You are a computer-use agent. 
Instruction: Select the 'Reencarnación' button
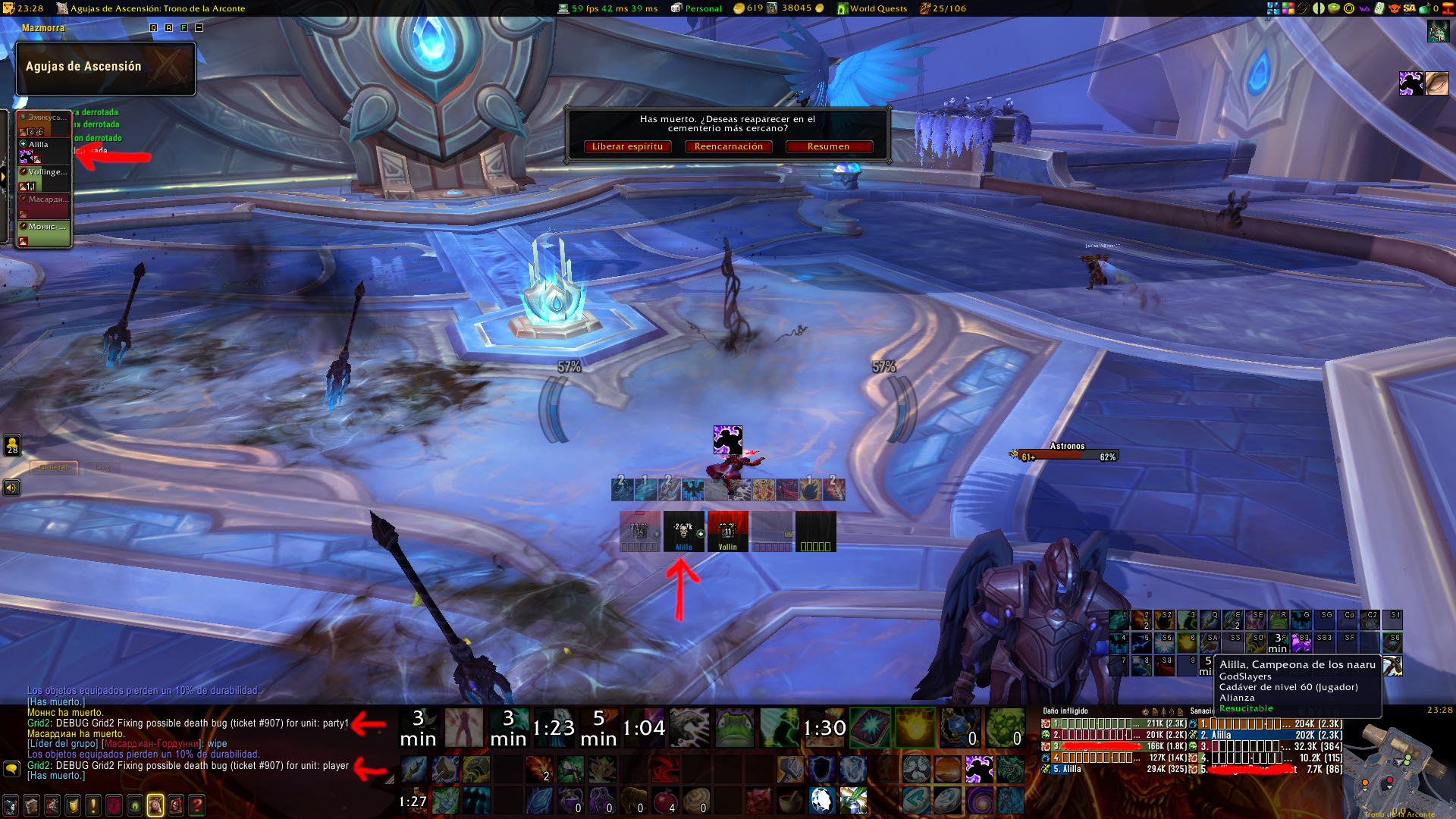click(728, 146)
